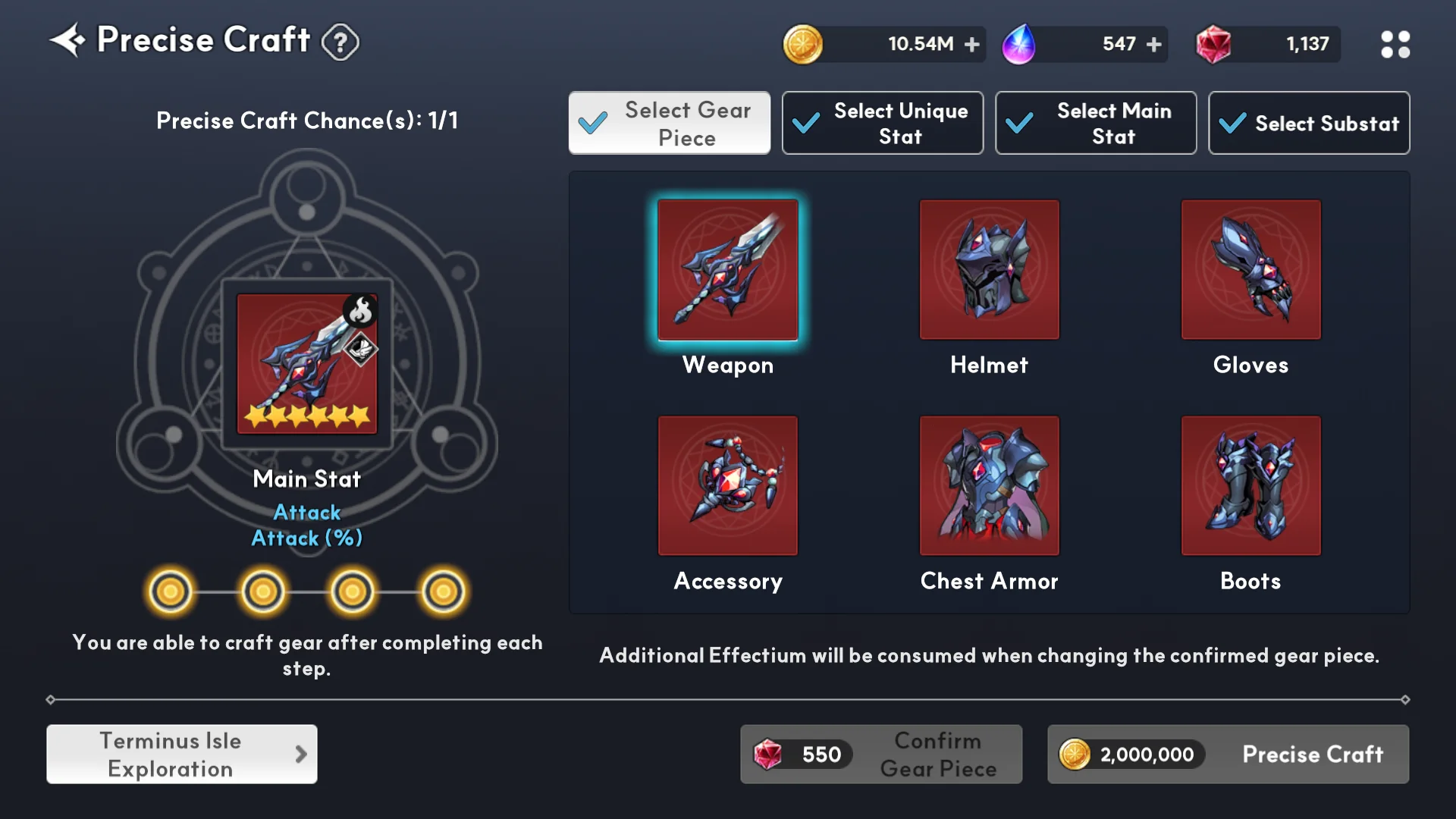Viewport: 1456px width, 819px height.
Task: Confirm Gear Piece for 550 Effectium
Action: click(881, 755)
